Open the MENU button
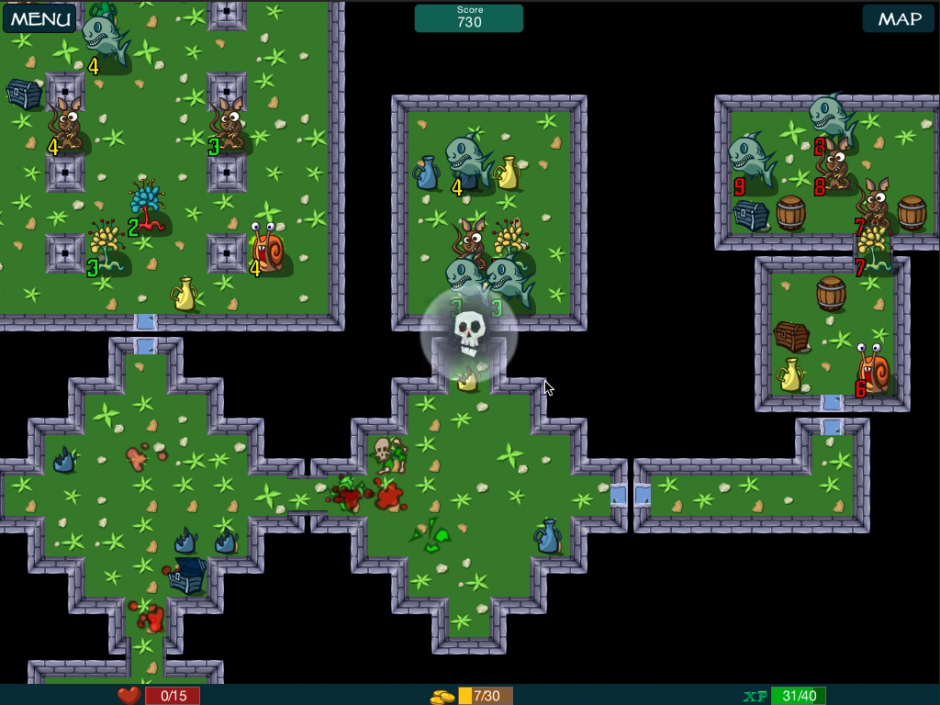 (x=40, y=18)
